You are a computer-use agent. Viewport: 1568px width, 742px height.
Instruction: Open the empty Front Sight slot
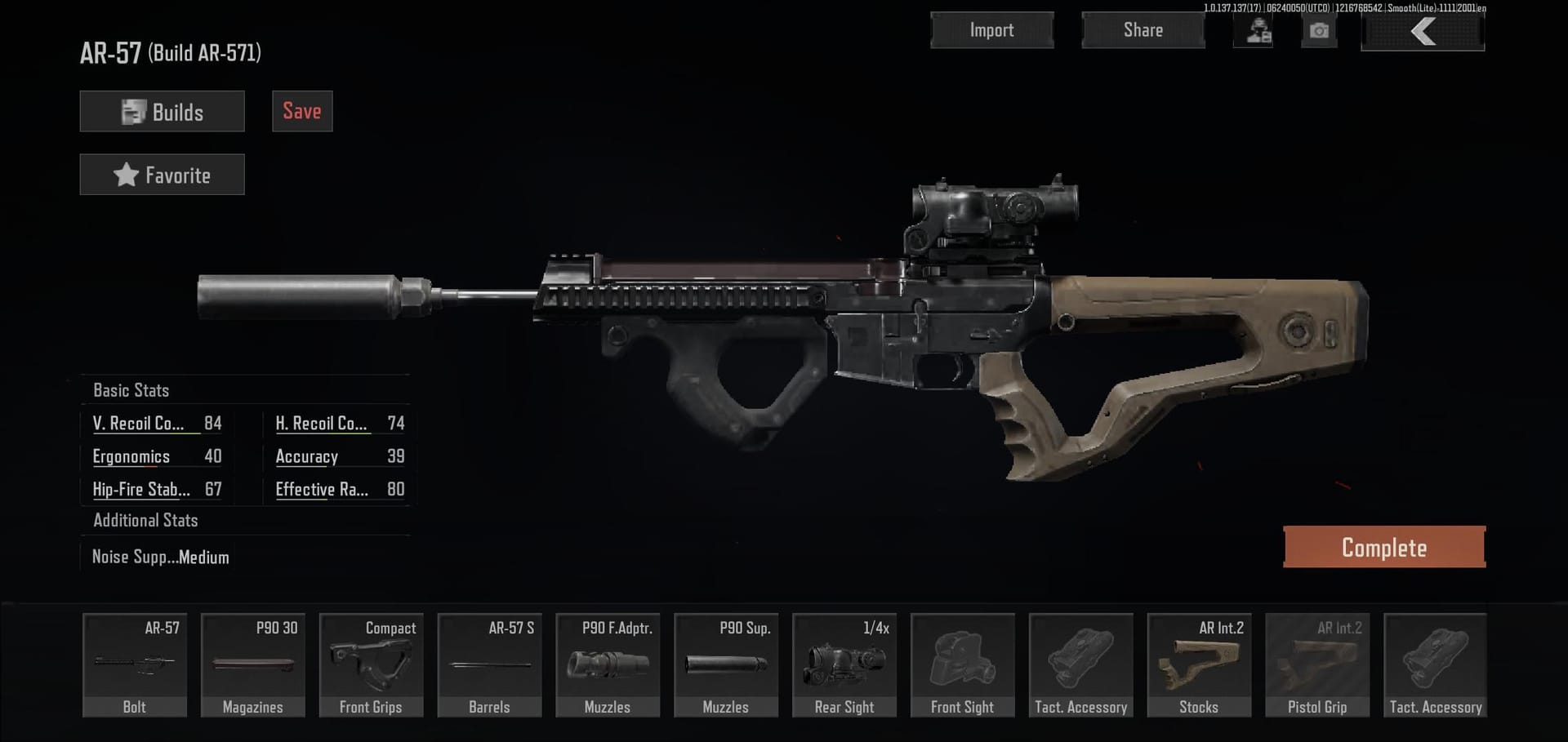[962, 665]
